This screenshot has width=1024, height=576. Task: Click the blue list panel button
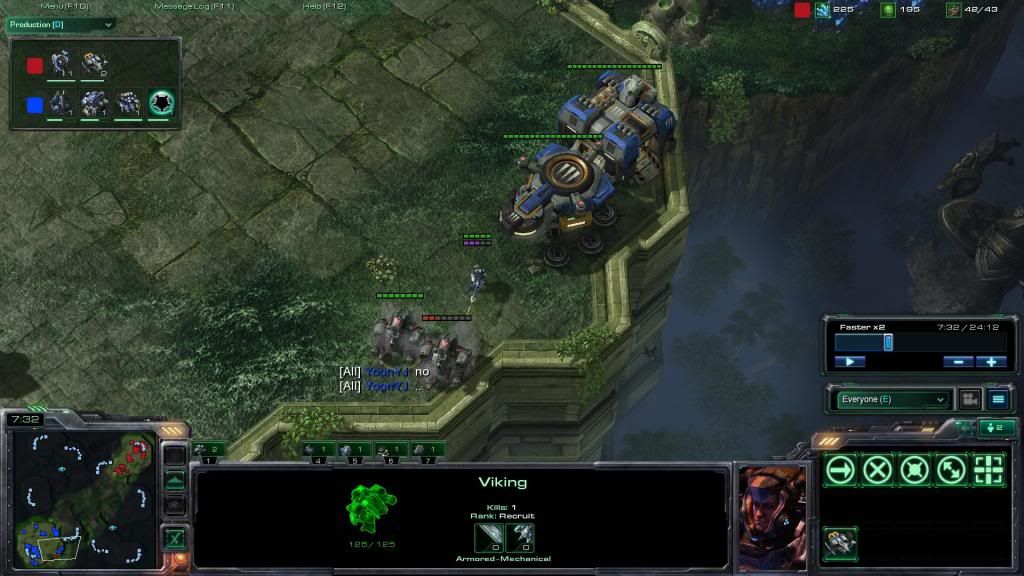pyautogui.click(x=998, y=399)
